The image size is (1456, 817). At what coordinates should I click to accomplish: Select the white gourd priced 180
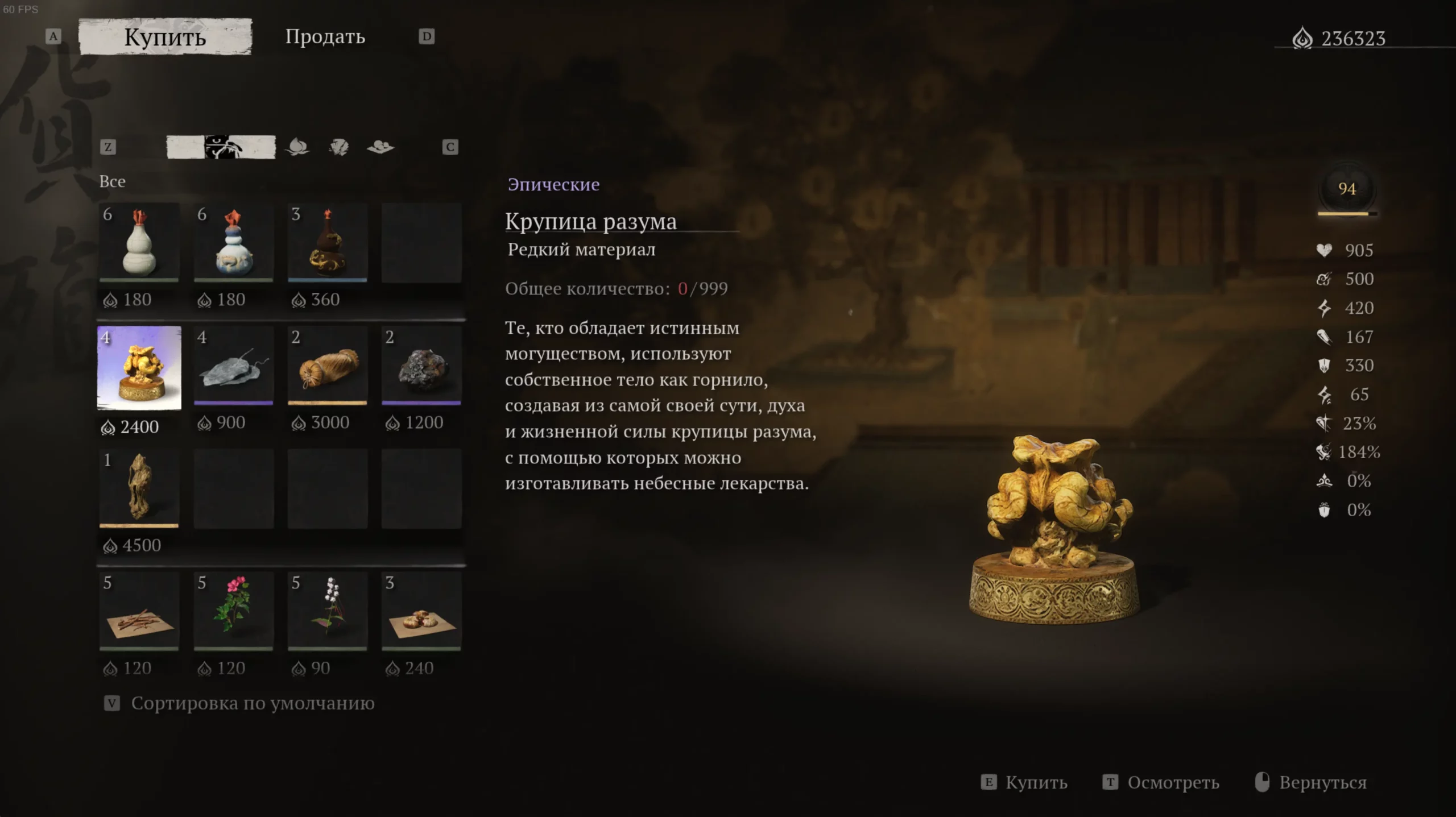coord(139,243)
